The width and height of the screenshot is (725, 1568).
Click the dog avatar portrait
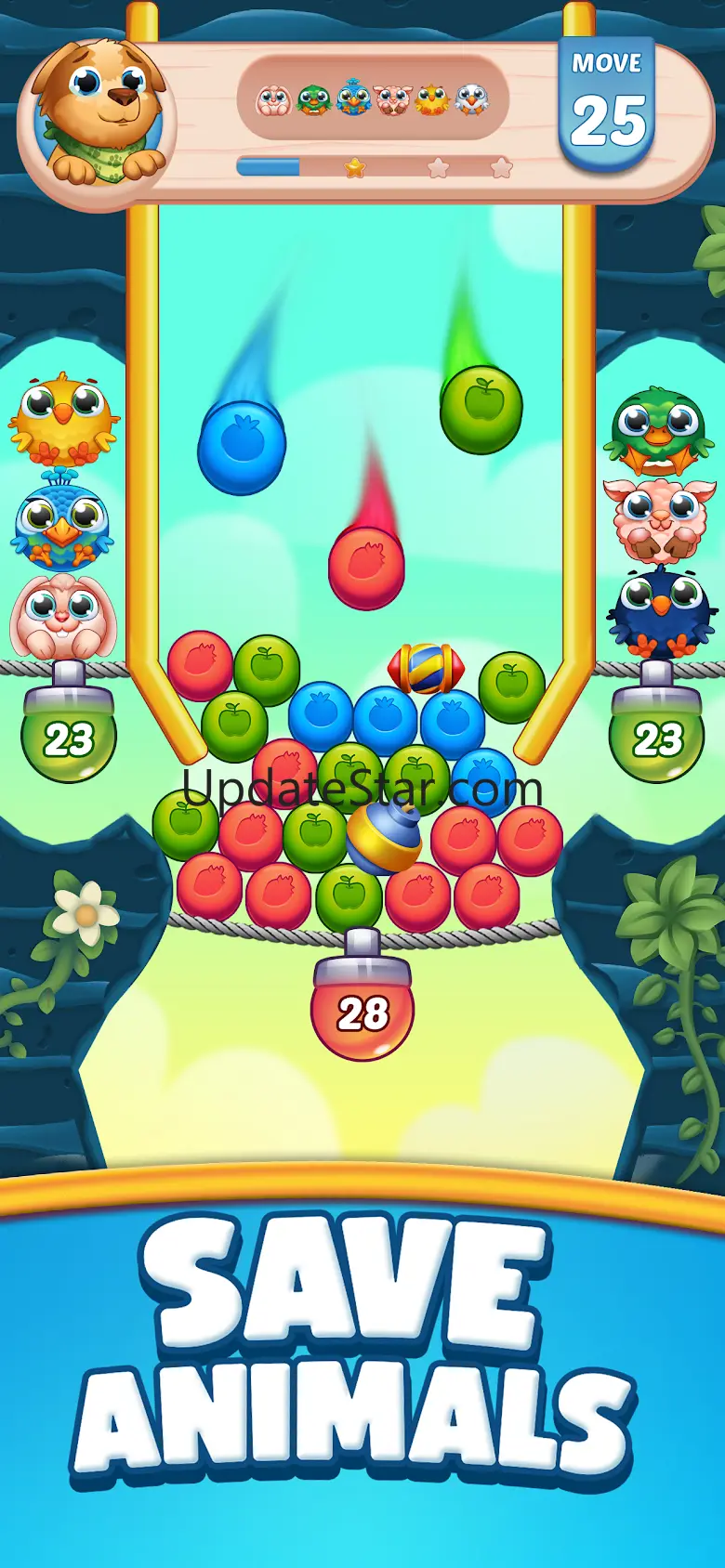click(100, 111)
